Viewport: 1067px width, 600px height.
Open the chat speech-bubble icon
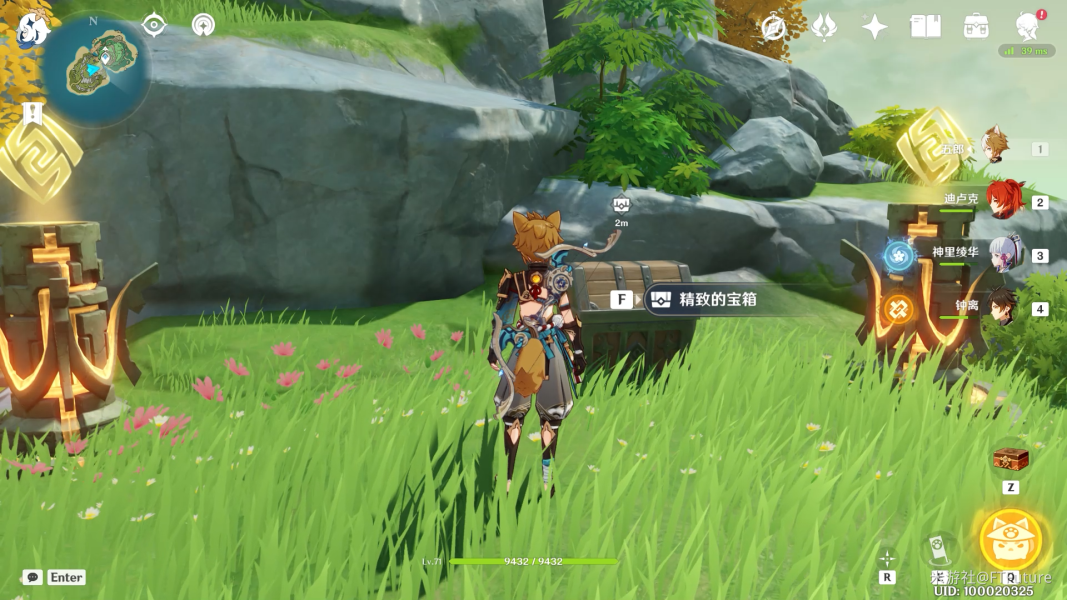(x=33, y=577)
